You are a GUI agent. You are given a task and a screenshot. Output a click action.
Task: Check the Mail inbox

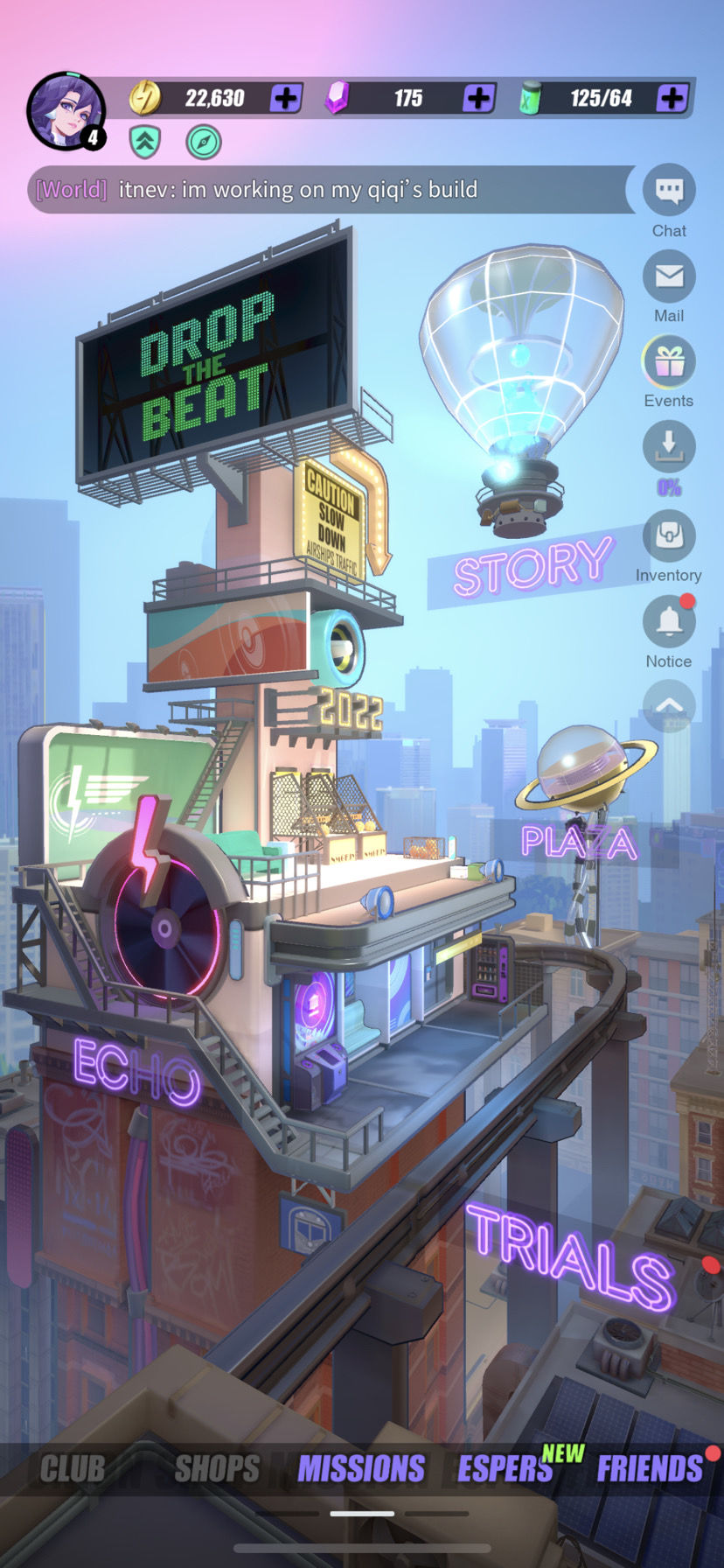[669, 276]
